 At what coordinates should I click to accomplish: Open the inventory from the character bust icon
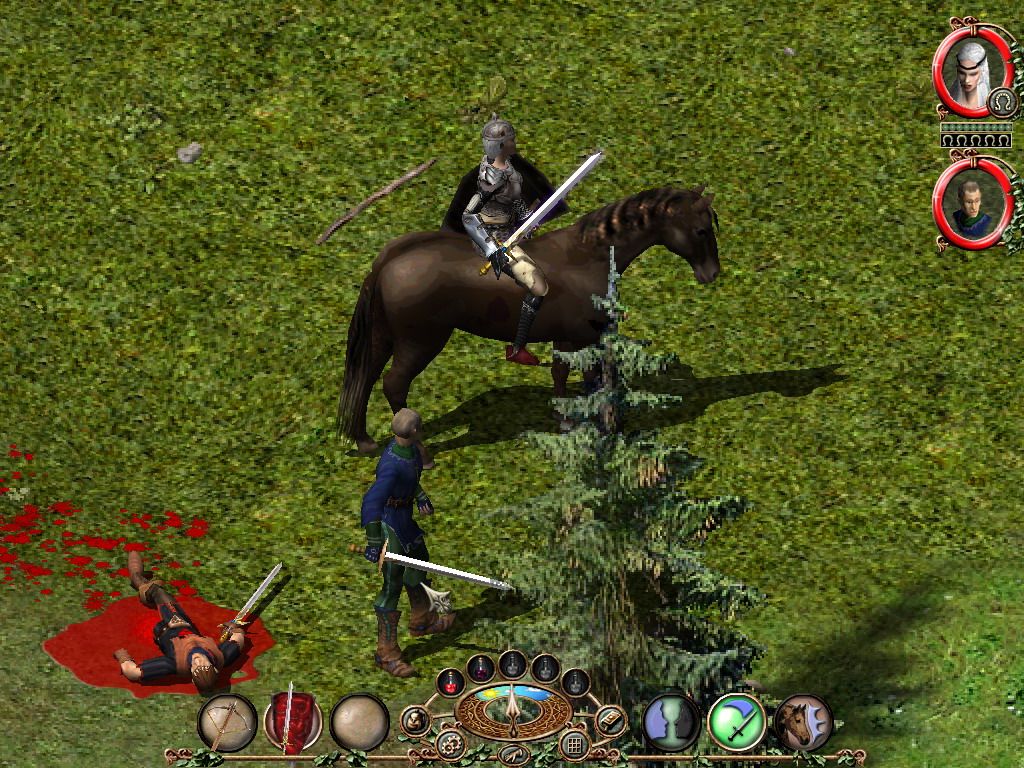pyautogui.click(x=415, y=720)
